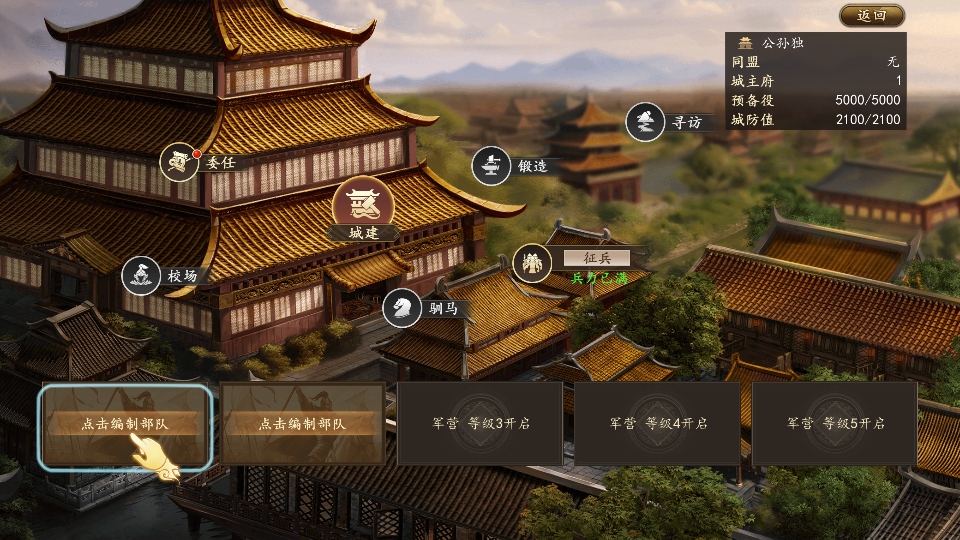Click the locked 军营 等级5开启 slot
Screen dimensions: 960x540
[835, 424]
